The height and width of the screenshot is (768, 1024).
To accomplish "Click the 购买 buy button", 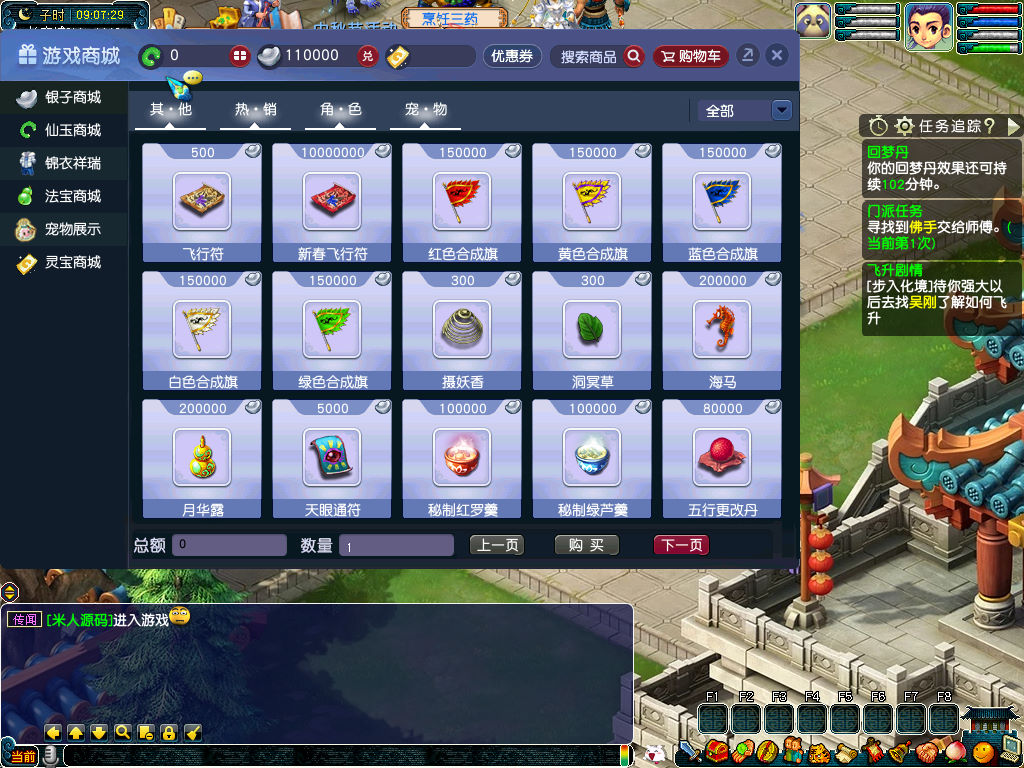I will tap(587, 545).
